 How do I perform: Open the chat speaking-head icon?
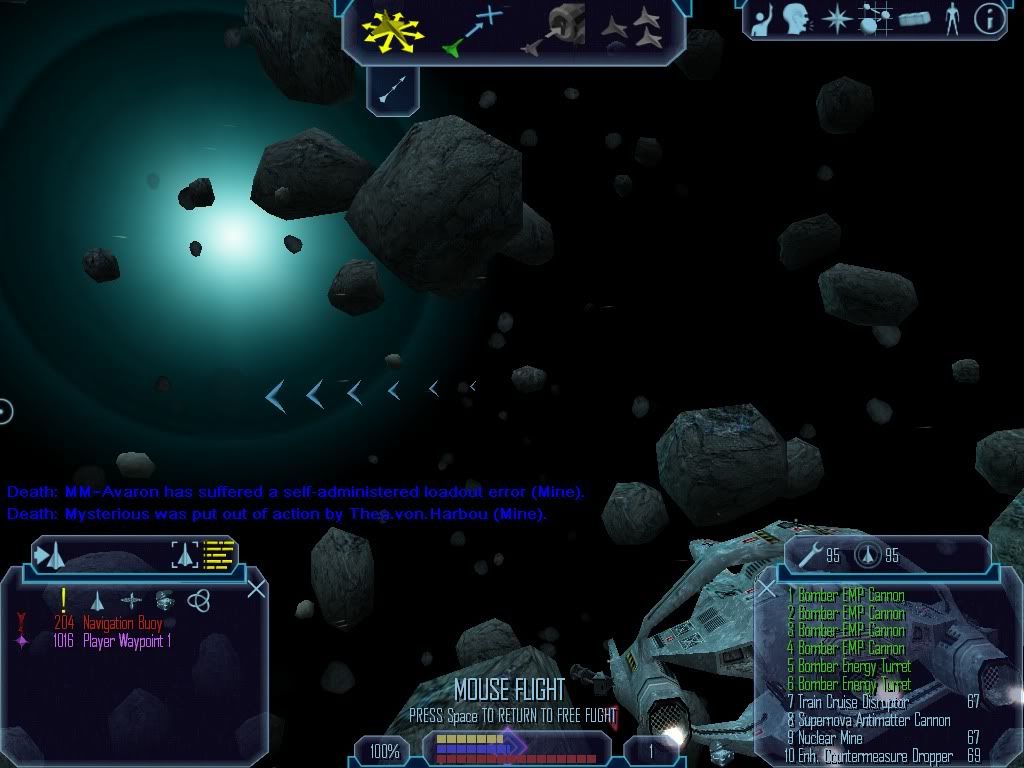[x=795, y=19]
